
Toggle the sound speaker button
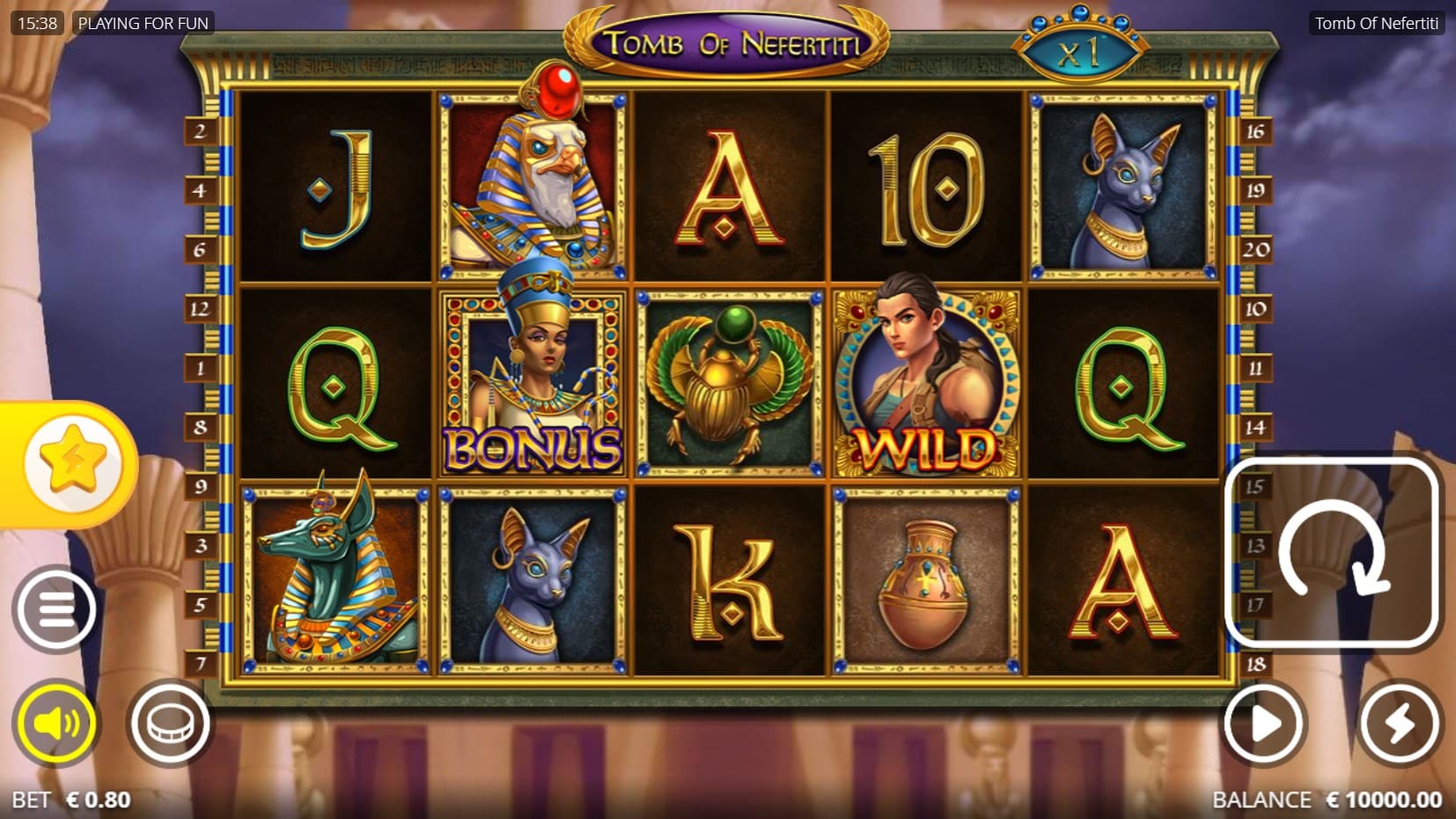pos(55,724)
